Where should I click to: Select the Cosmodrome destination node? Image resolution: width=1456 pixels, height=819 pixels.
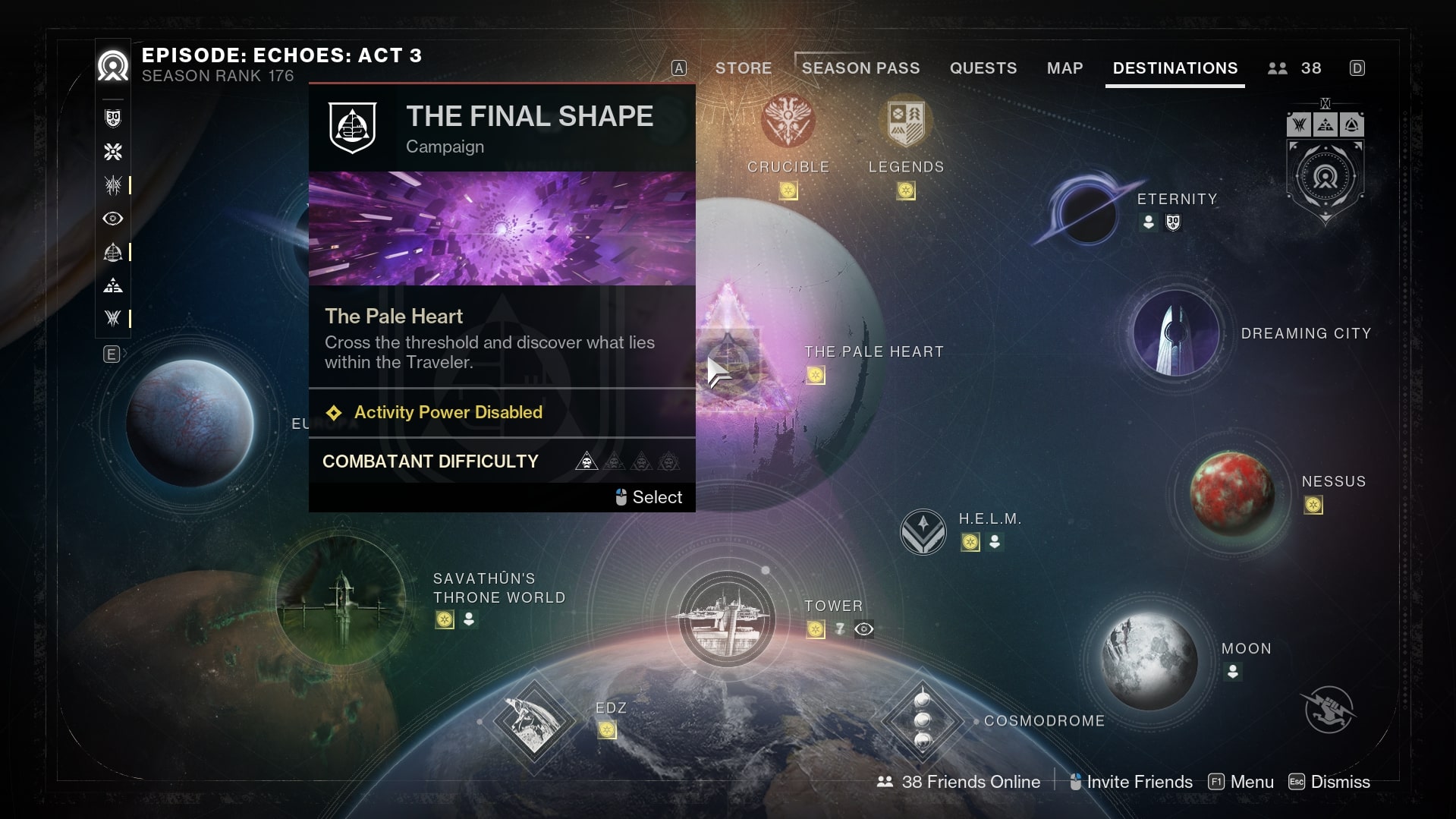coord(922,720)
